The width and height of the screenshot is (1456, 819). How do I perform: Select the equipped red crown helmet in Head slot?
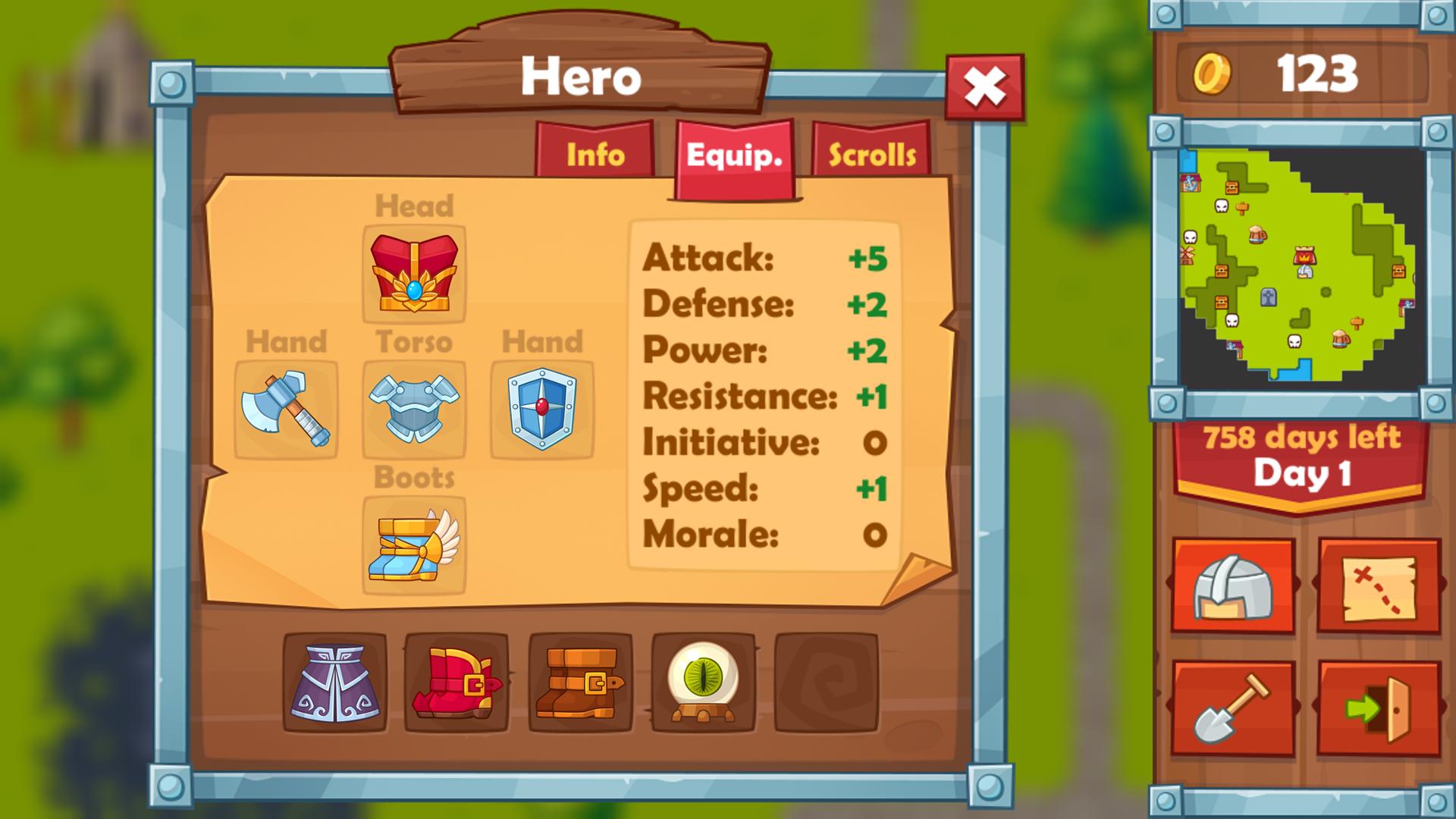[x=413, y=275]
